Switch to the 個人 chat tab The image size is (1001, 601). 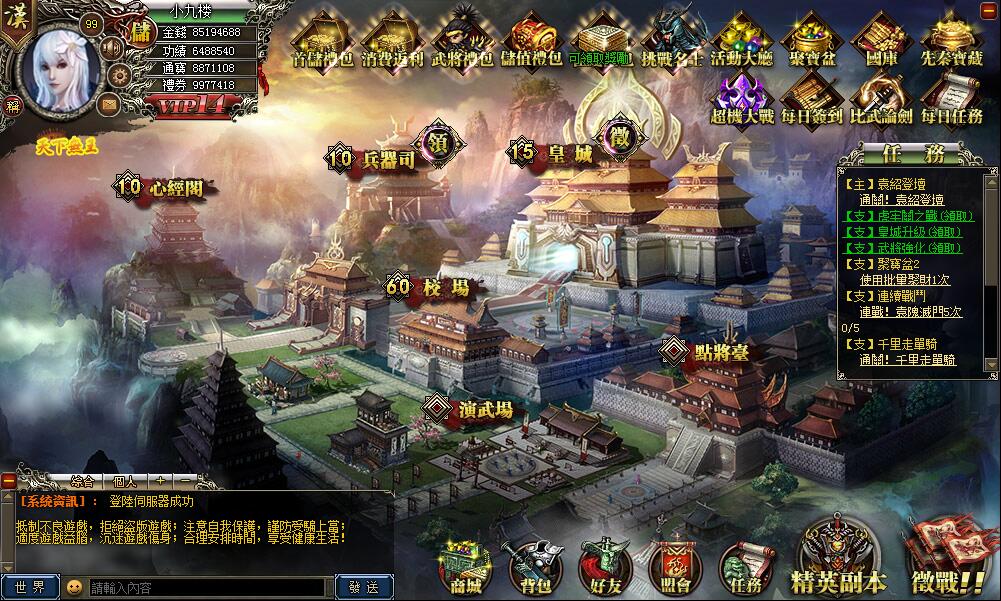pyautogui.click(x=124, y=481)
